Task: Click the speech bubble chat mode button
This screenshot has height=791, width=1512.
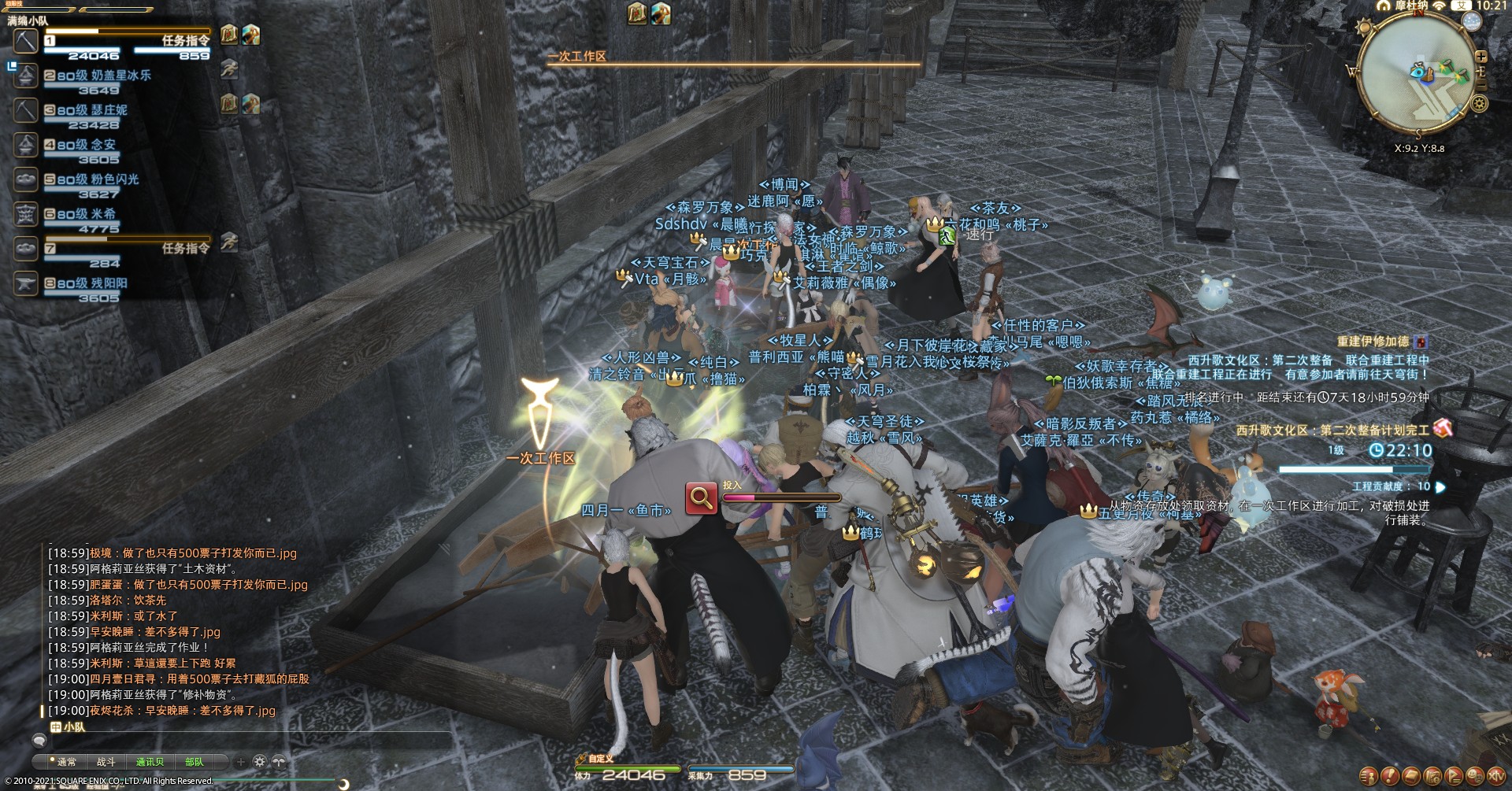Action: [x=39, y=741]
